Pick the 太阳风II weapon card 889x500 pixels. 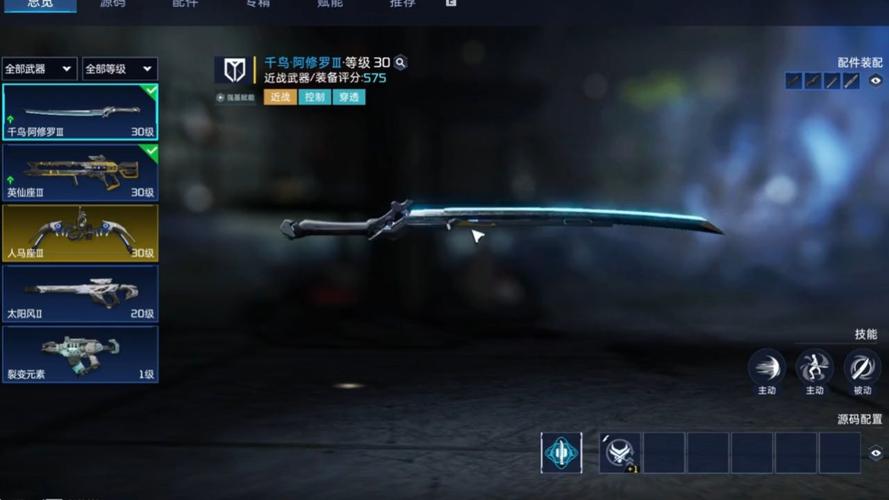tap(80, 293)
